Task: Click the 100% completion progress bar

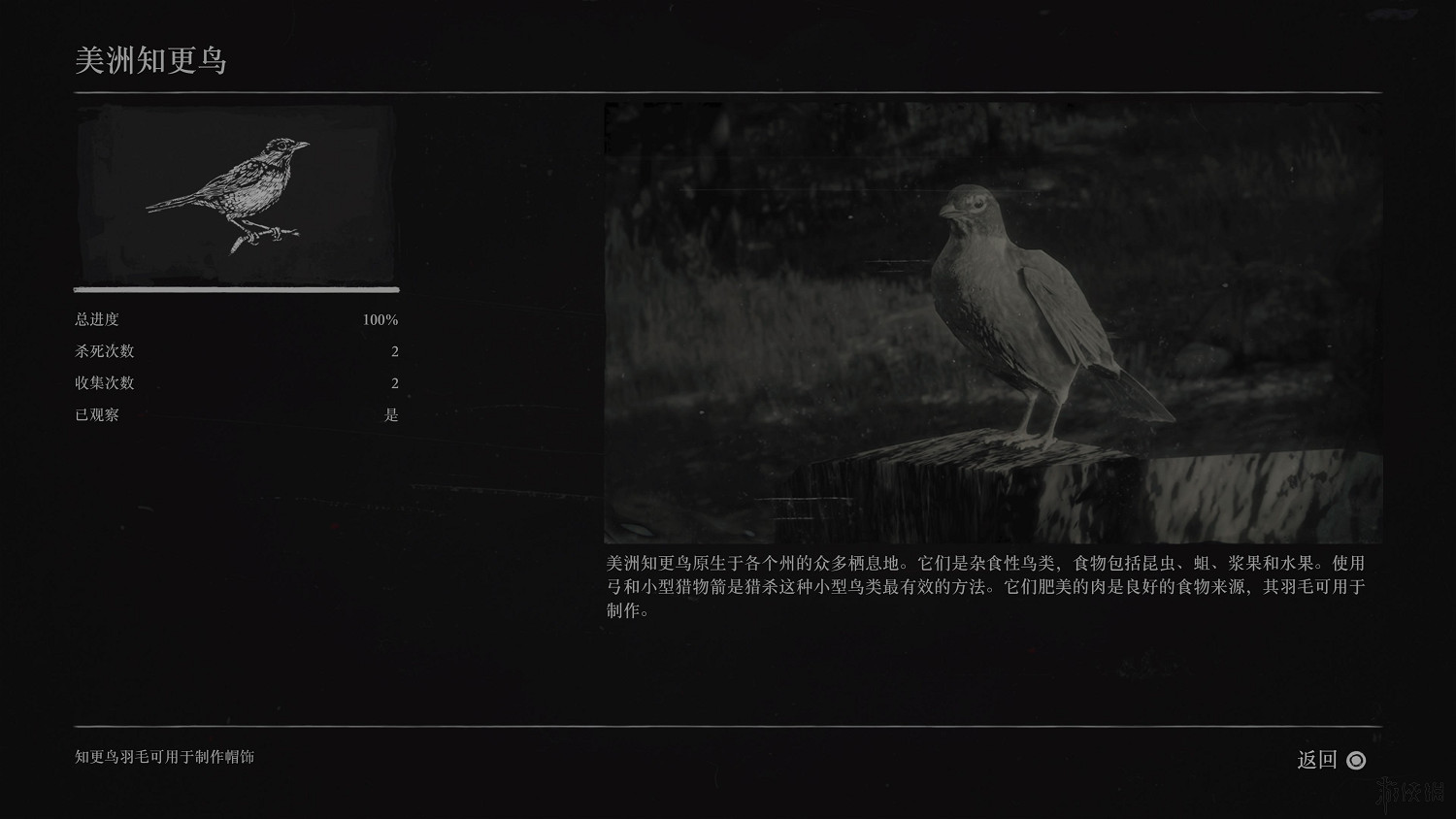Action: 235,289
